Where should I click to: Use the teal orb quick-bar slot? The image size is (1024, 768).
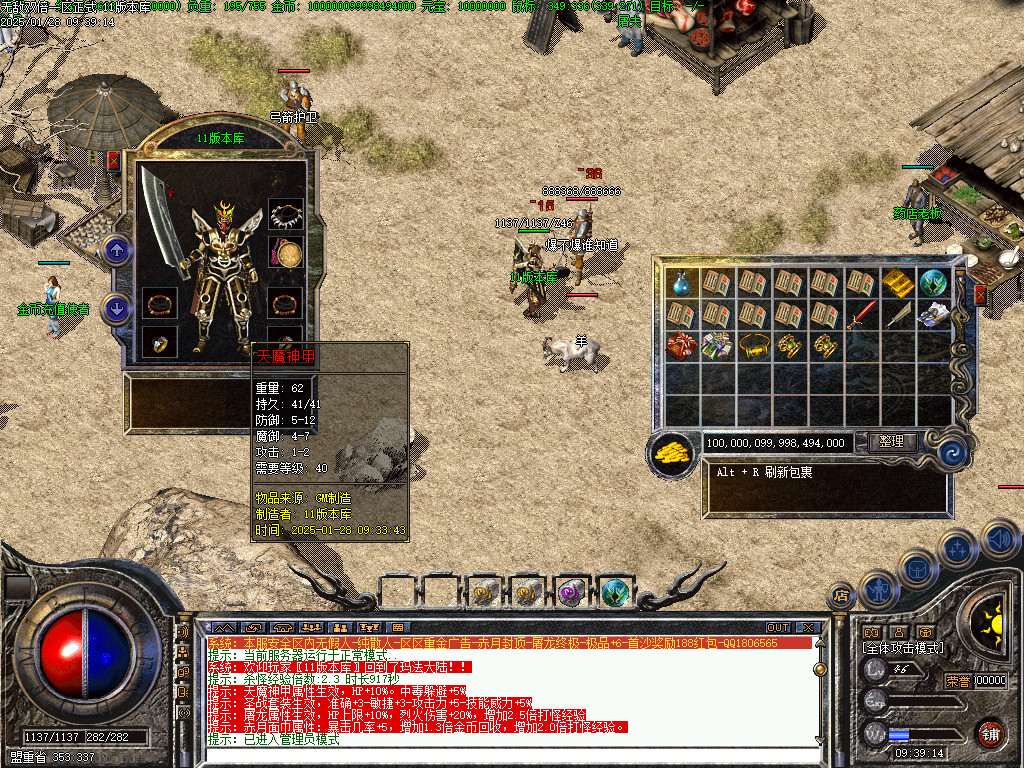[x=615, y=592]
